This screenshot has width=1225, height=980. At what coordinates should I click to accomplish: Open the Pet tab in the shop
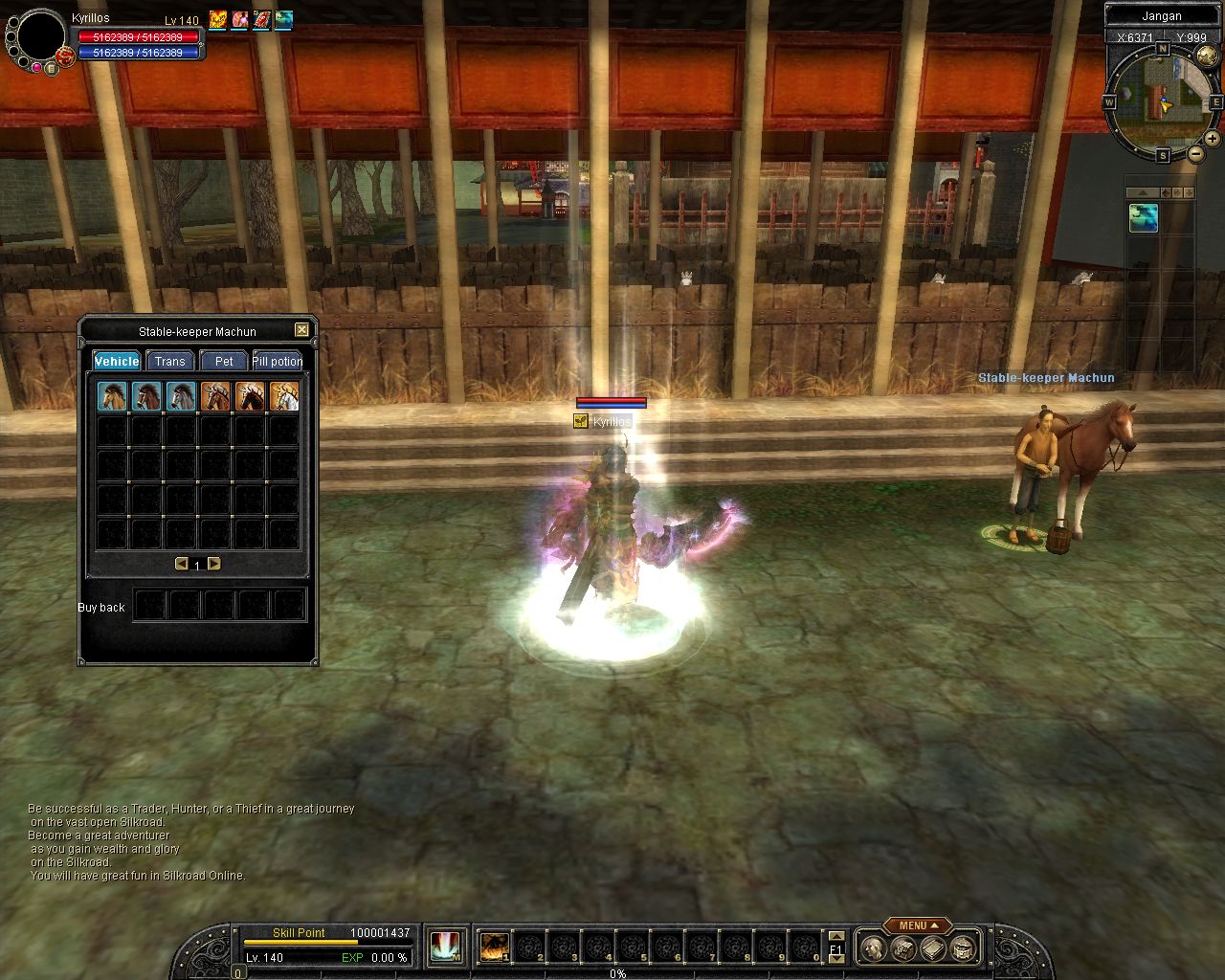pos(224,361)
